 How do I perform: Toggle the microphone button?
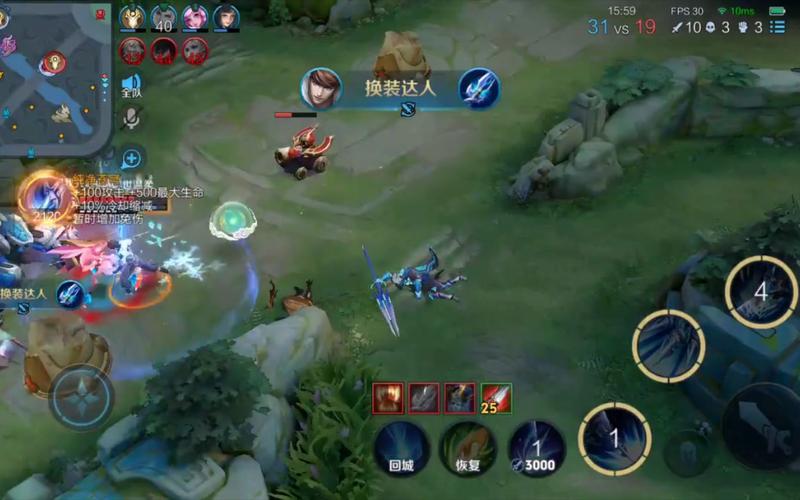(131, 119)
